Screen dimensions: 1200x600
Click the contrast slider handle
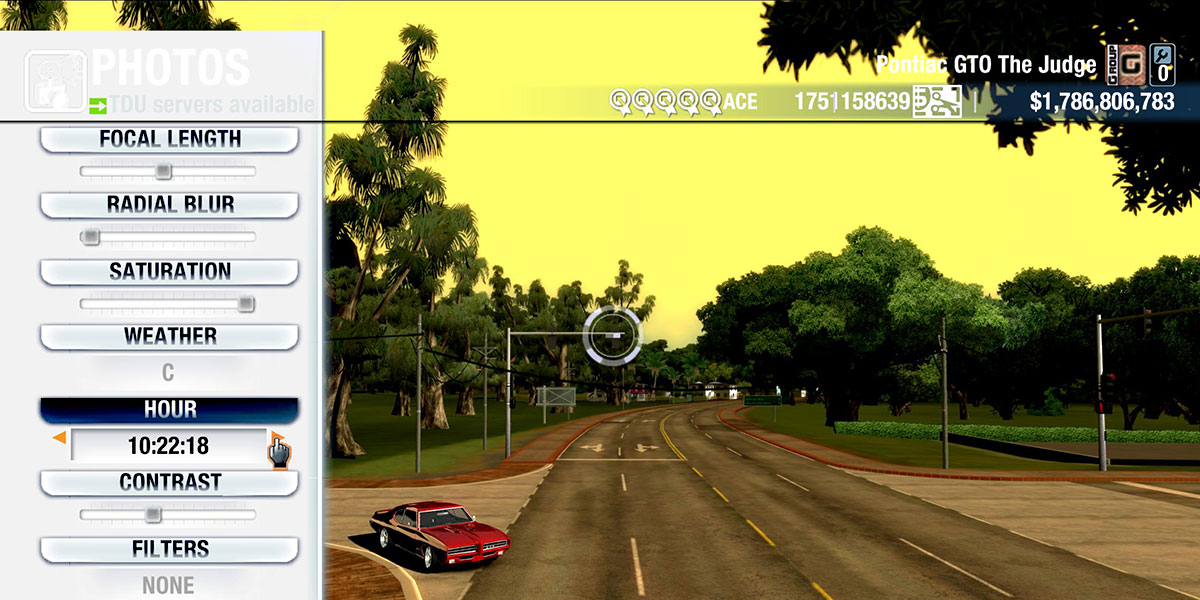pos(152,515)
